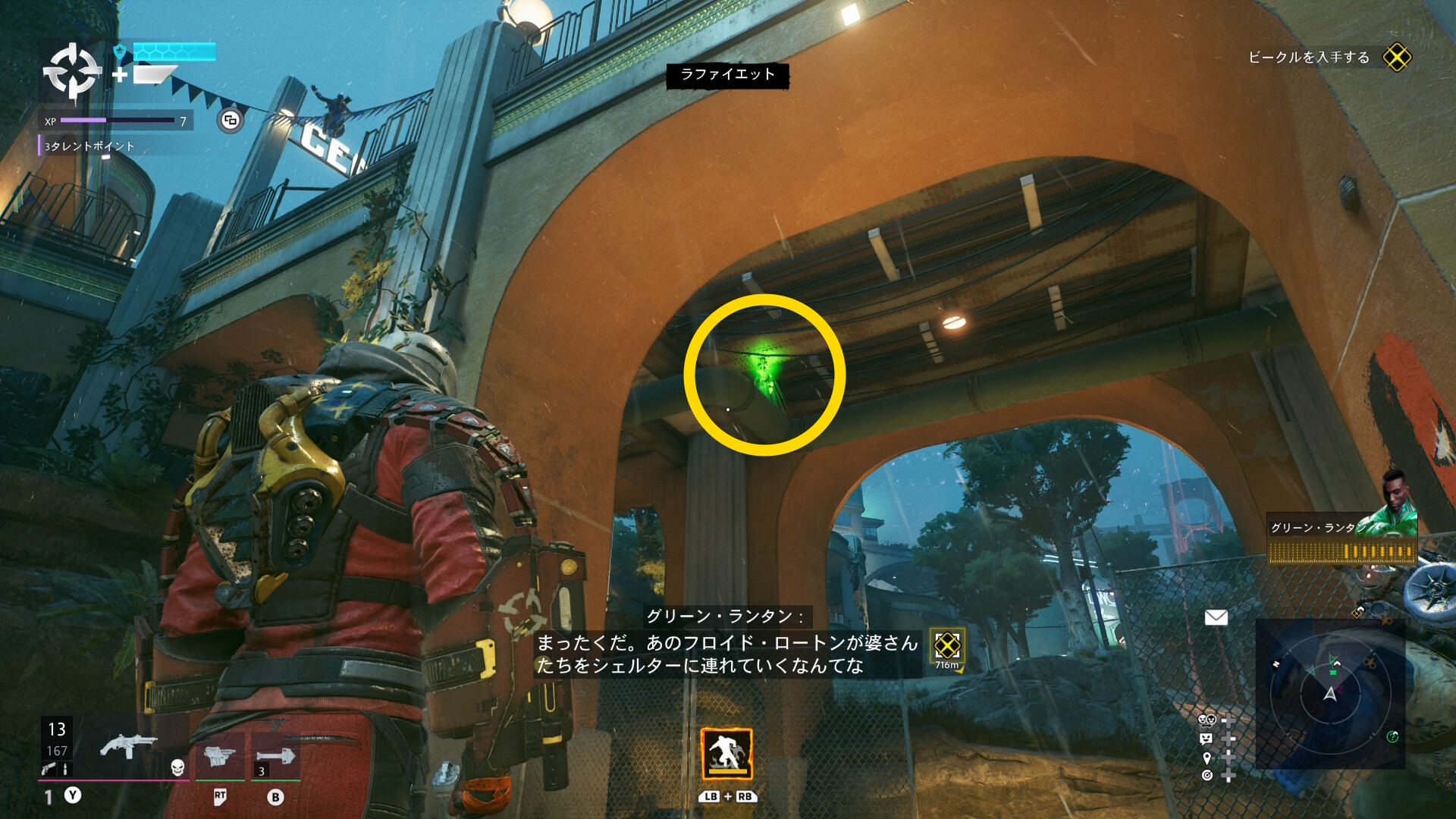Choose the character swap shortcut icon

pos(1207,719)
